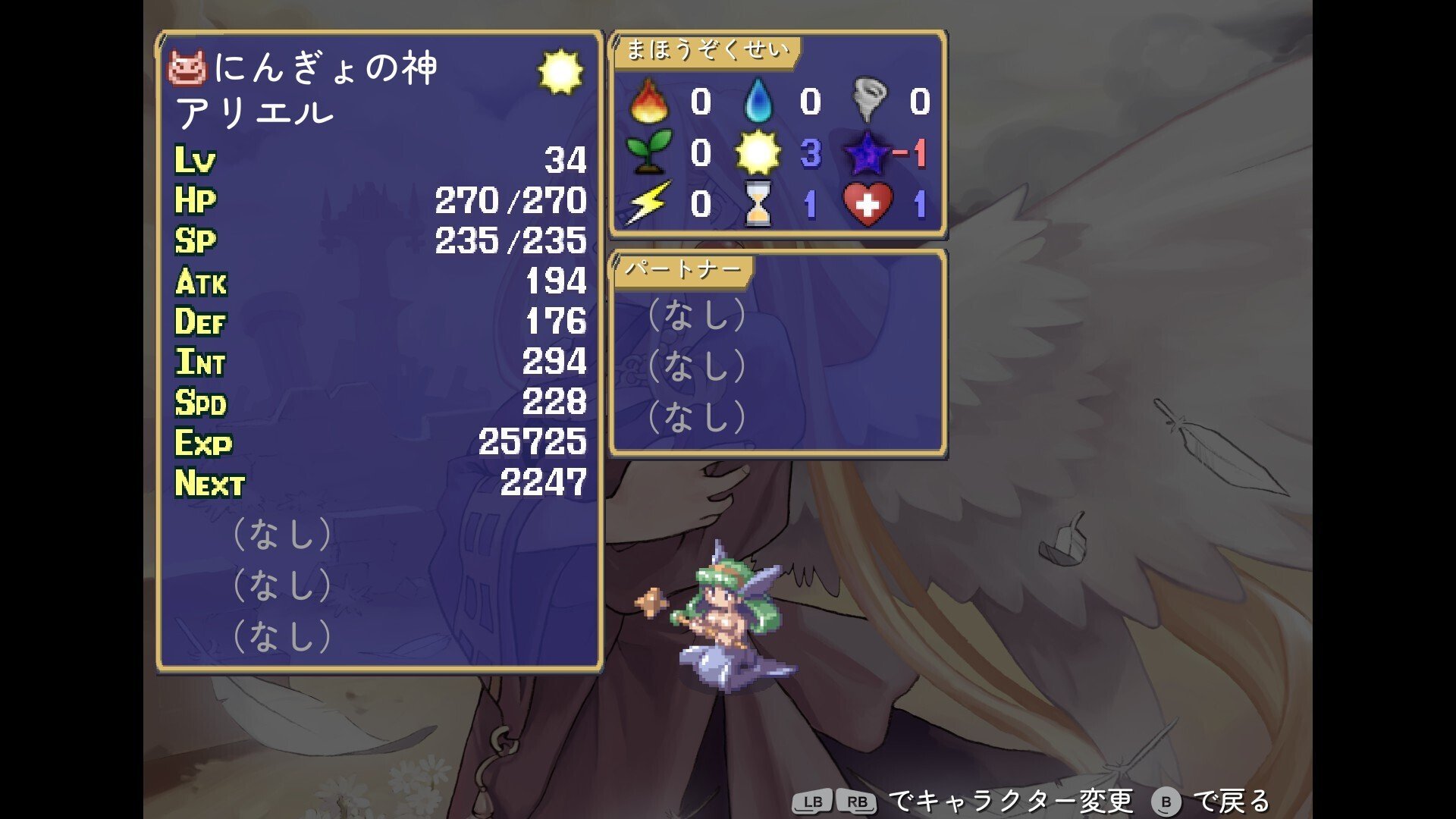Click the plant sprout attribute icon
The image size is (1456, 819).
click(x=651, y=151)
